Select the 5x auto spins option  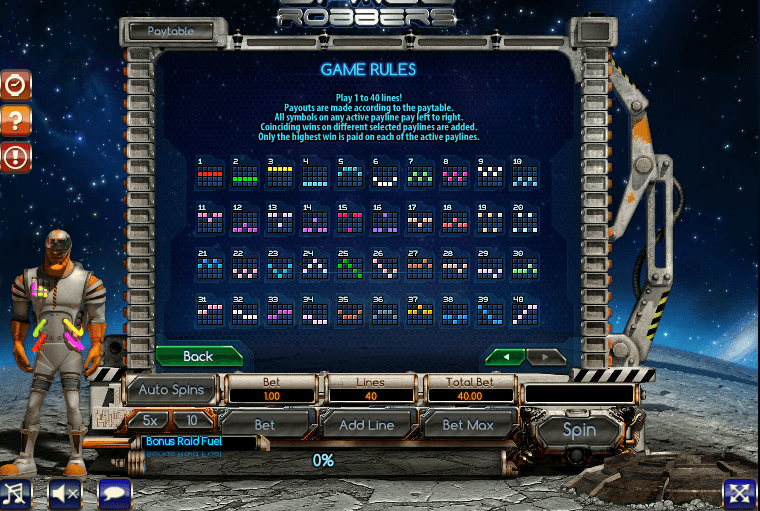tap(150, 421)
